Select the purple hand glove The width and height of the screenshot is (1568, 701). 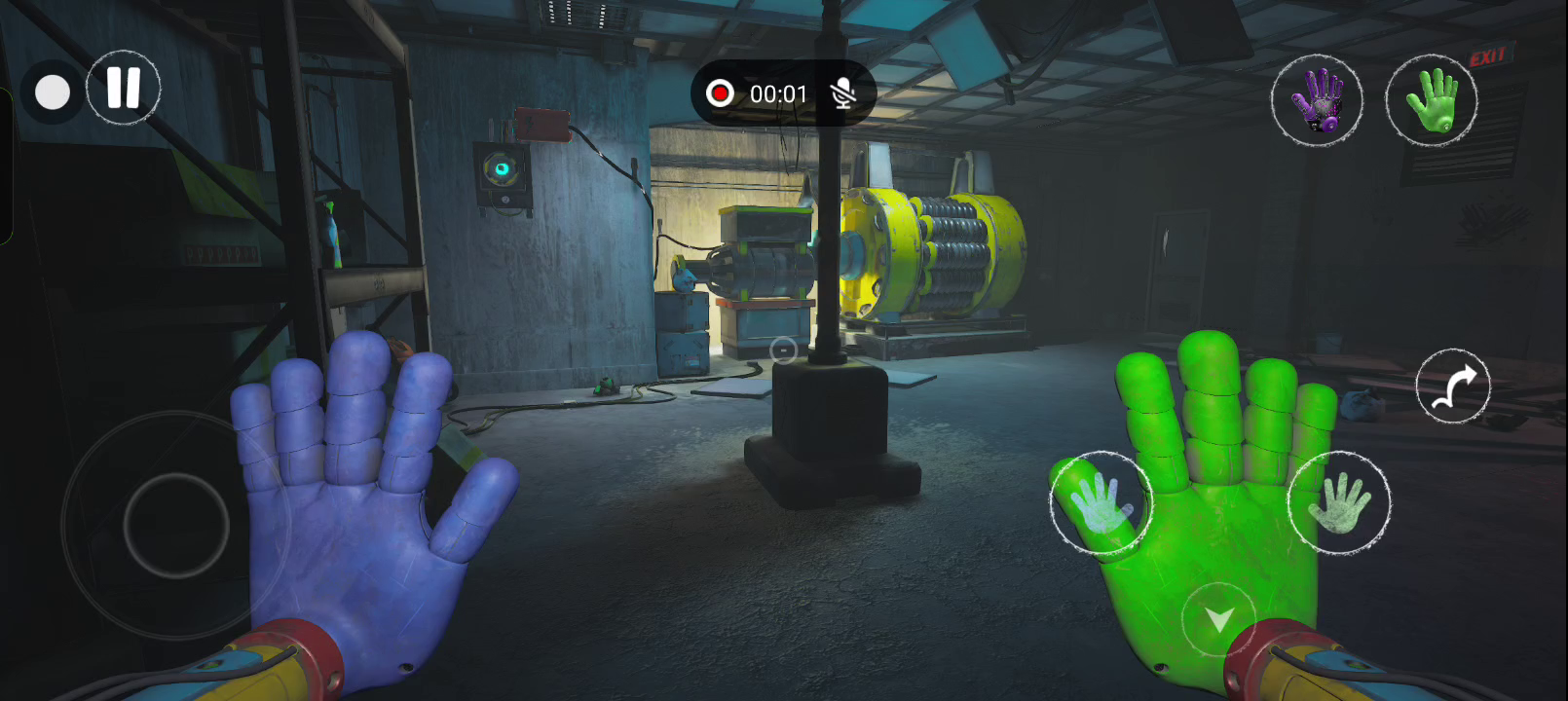(x=1317, y=100)
